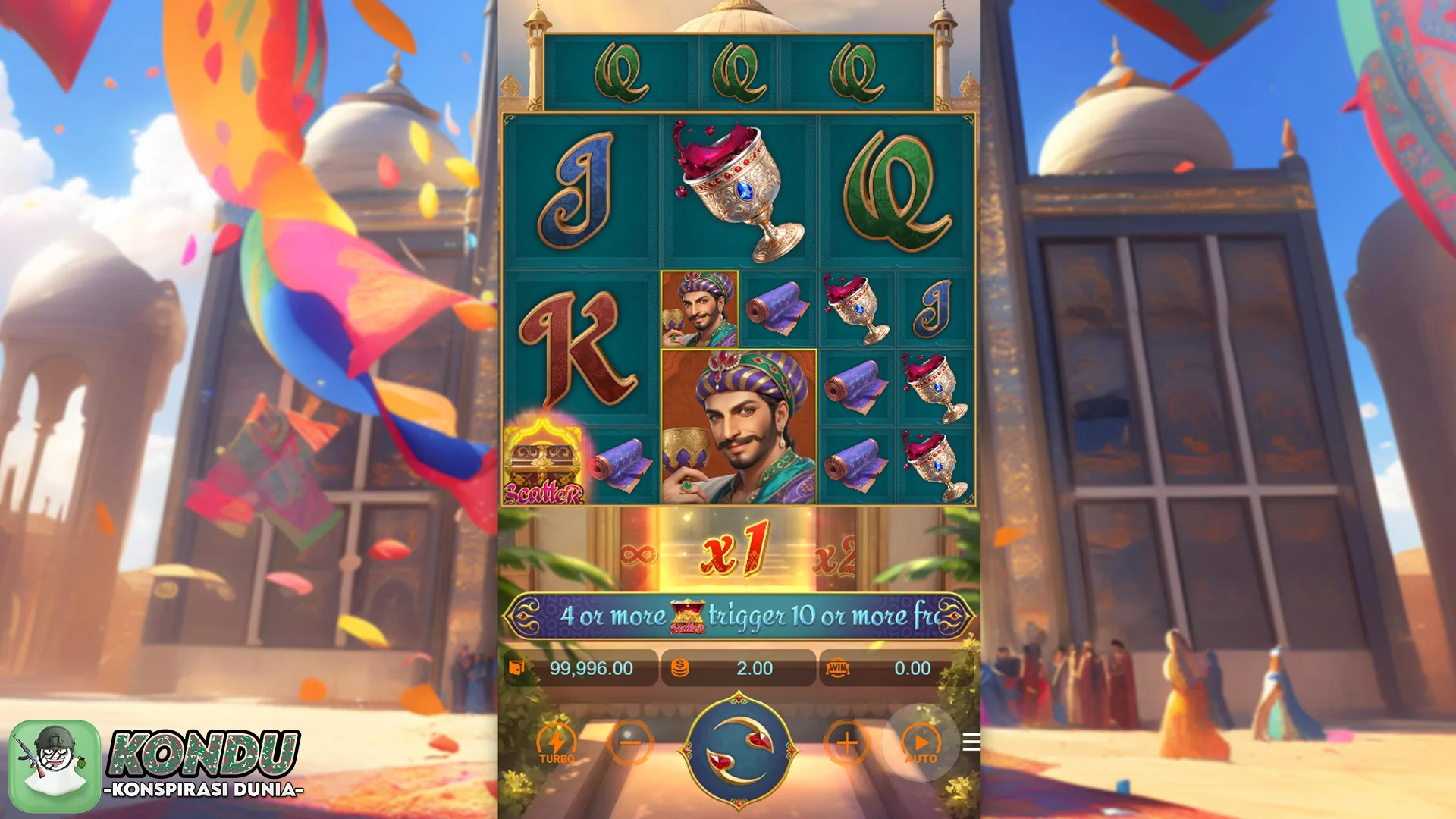Screen dimensions: 1456x819
Task: Decrease the bet with the minus button
Action: pyautogui.click(x=630, y=743)
